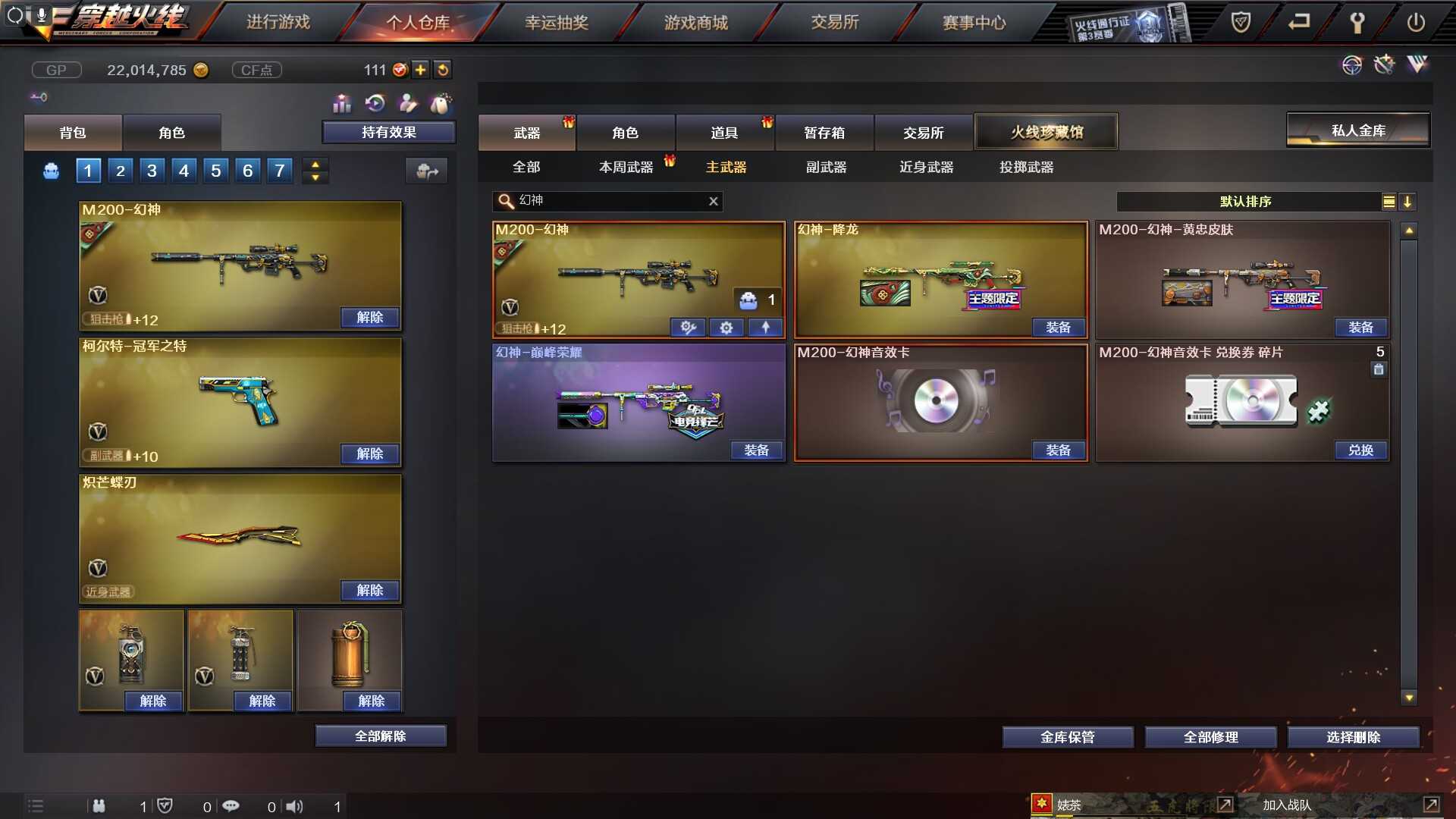Clear the 幻神 search field with the X
This screenshot has height=819, width=1456.
712,201
